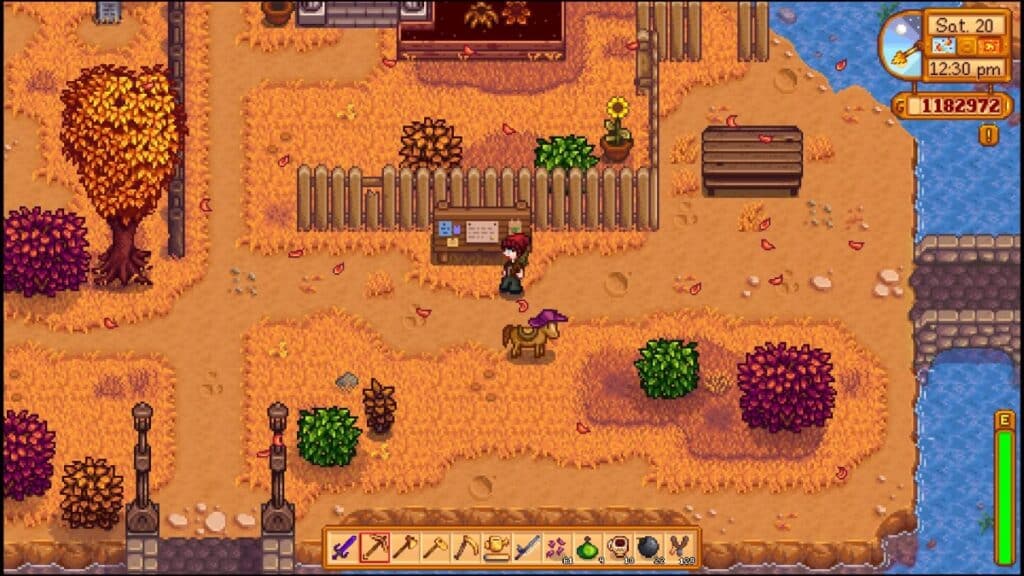Choose the fishing rod slot
The image size is (1024, 576).
click(x=527, y=548)
